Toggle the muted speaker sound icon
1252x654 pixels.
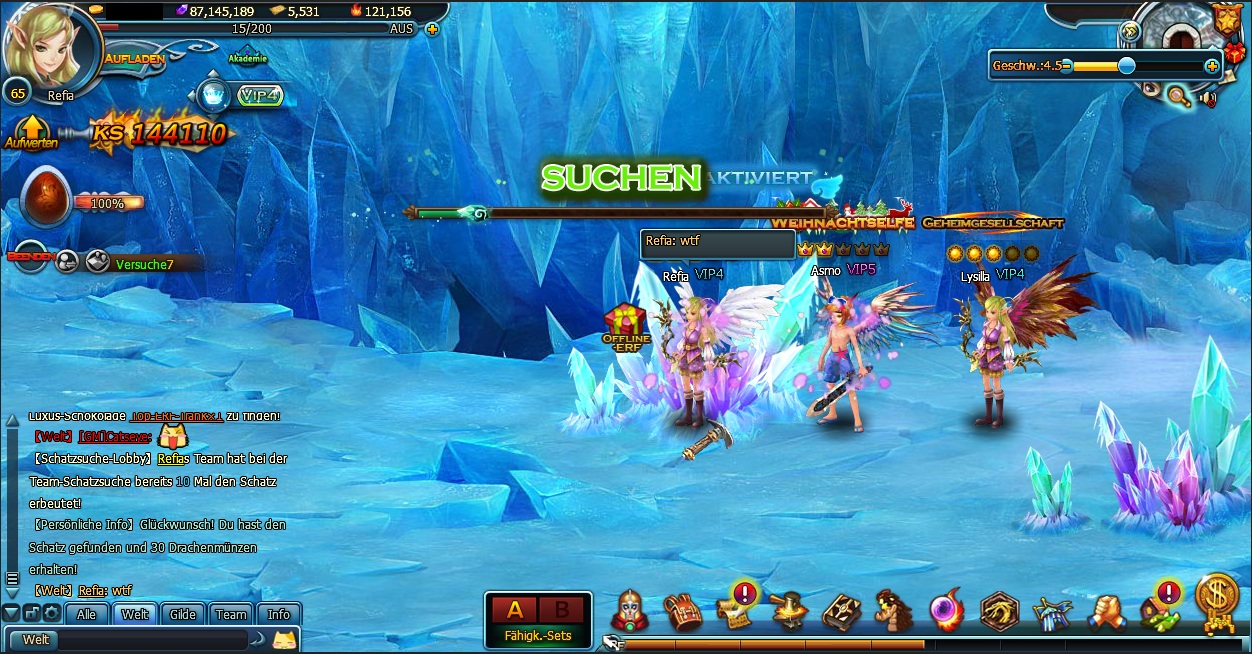coord(1209,98)
